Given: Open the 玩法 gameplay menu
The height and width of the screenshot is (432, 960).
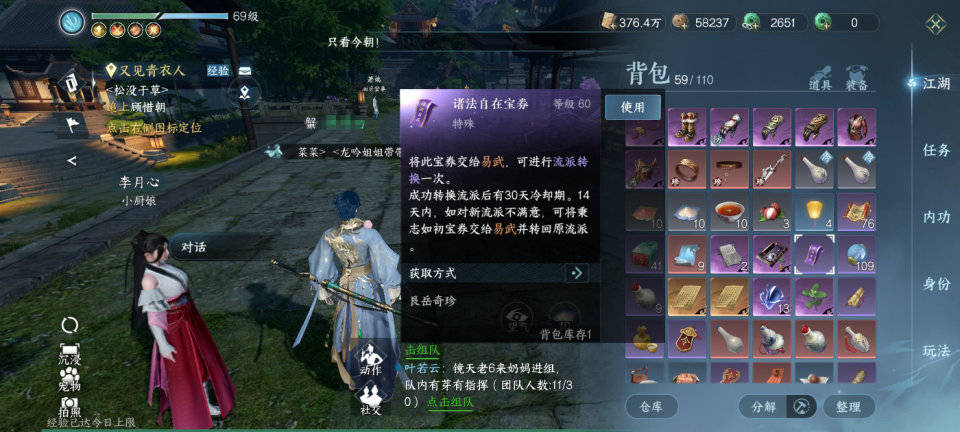Looking at the screenshot, I should click(x=936, y=351).
